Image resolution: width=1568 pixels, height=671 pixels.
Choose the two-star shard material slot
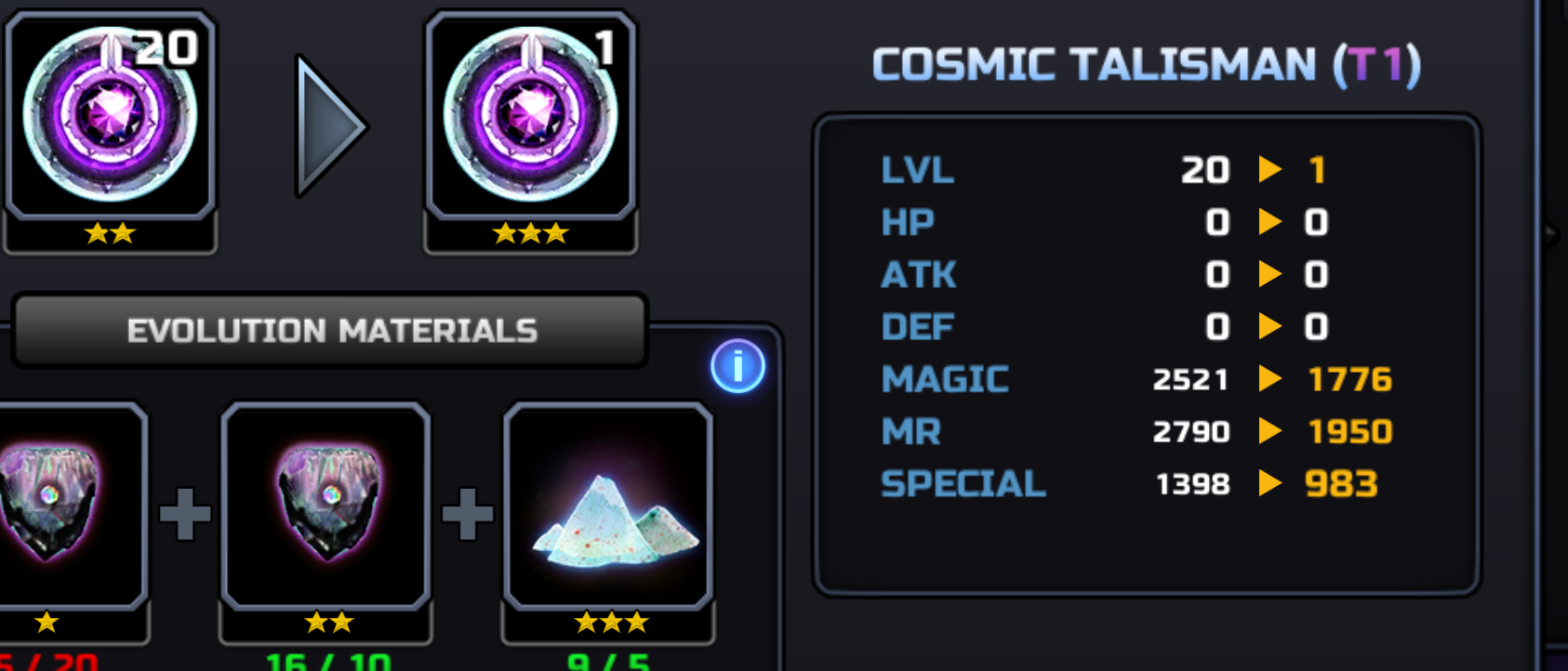pos(326,507)
